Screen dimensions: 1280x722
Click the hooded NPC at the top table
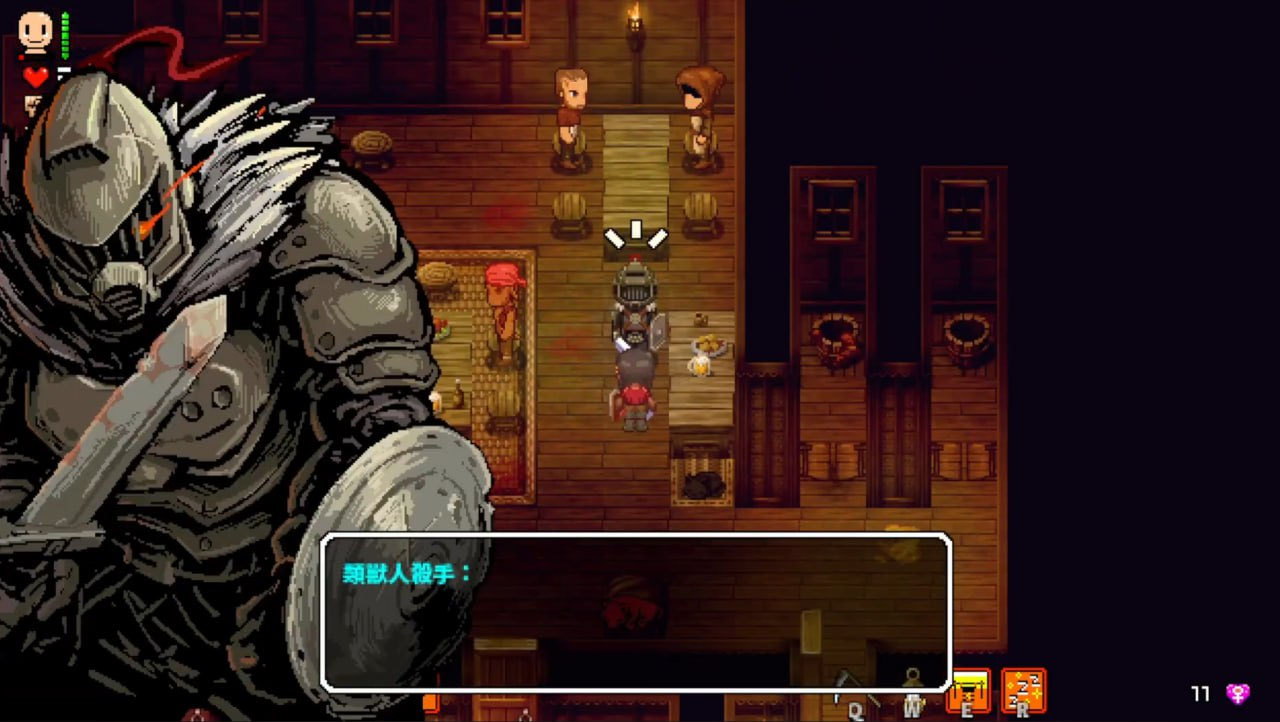[698, 105]
